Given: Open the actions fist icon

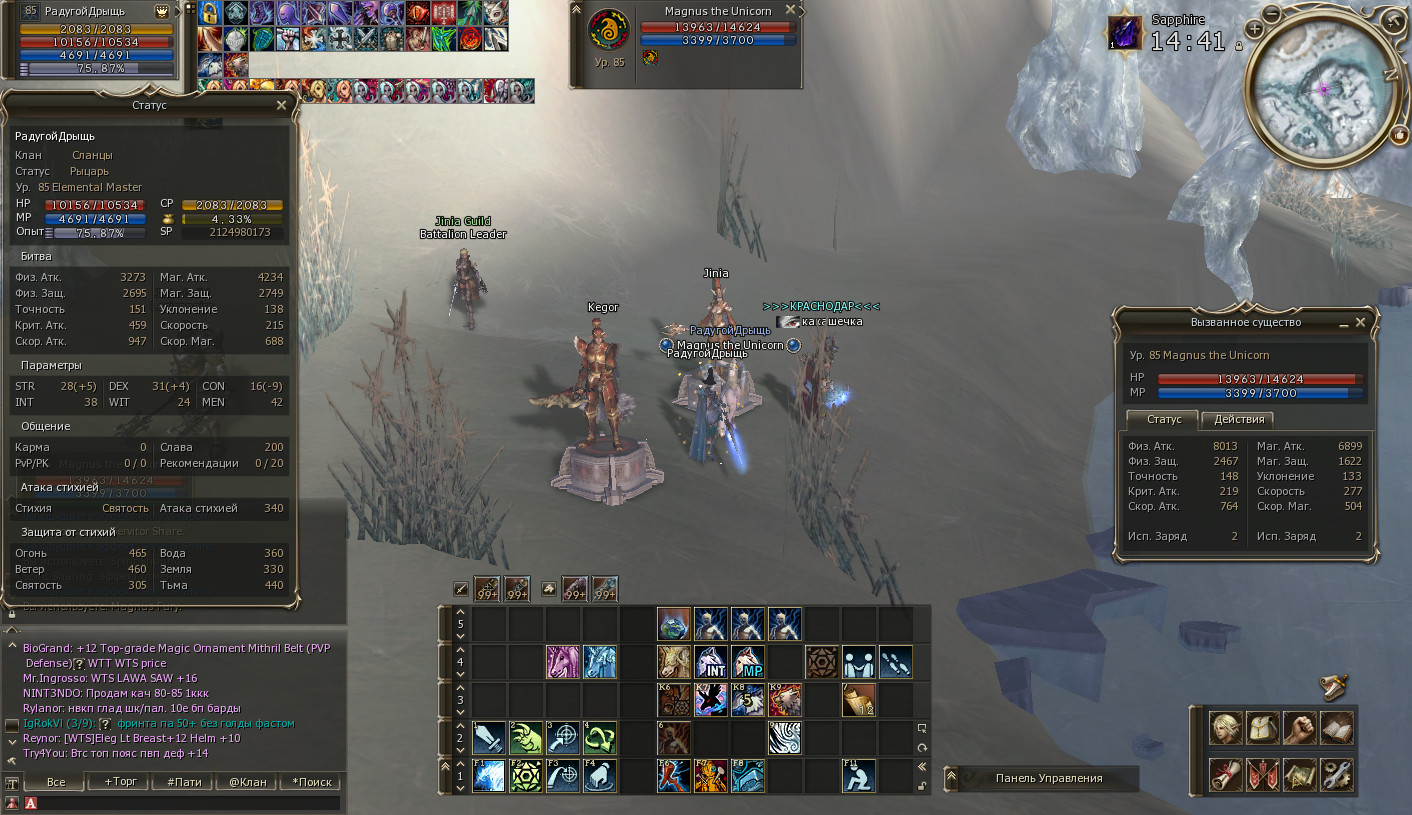Looking at the screenshot, I should [1299, 728].
